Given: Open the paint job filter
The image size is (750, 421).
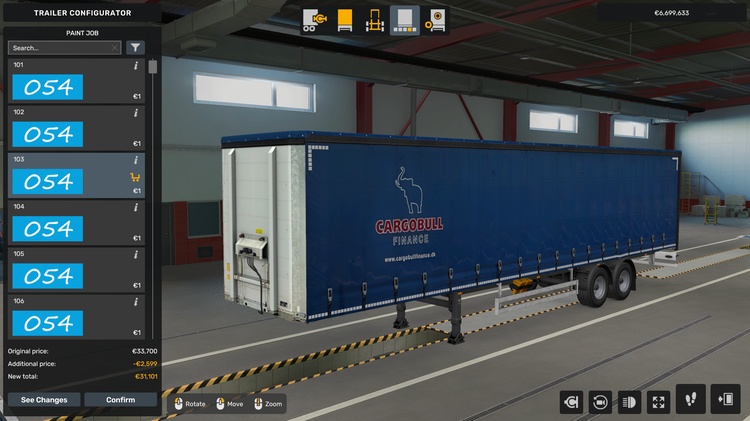Looking at the screenshot, I should [135, 47].
